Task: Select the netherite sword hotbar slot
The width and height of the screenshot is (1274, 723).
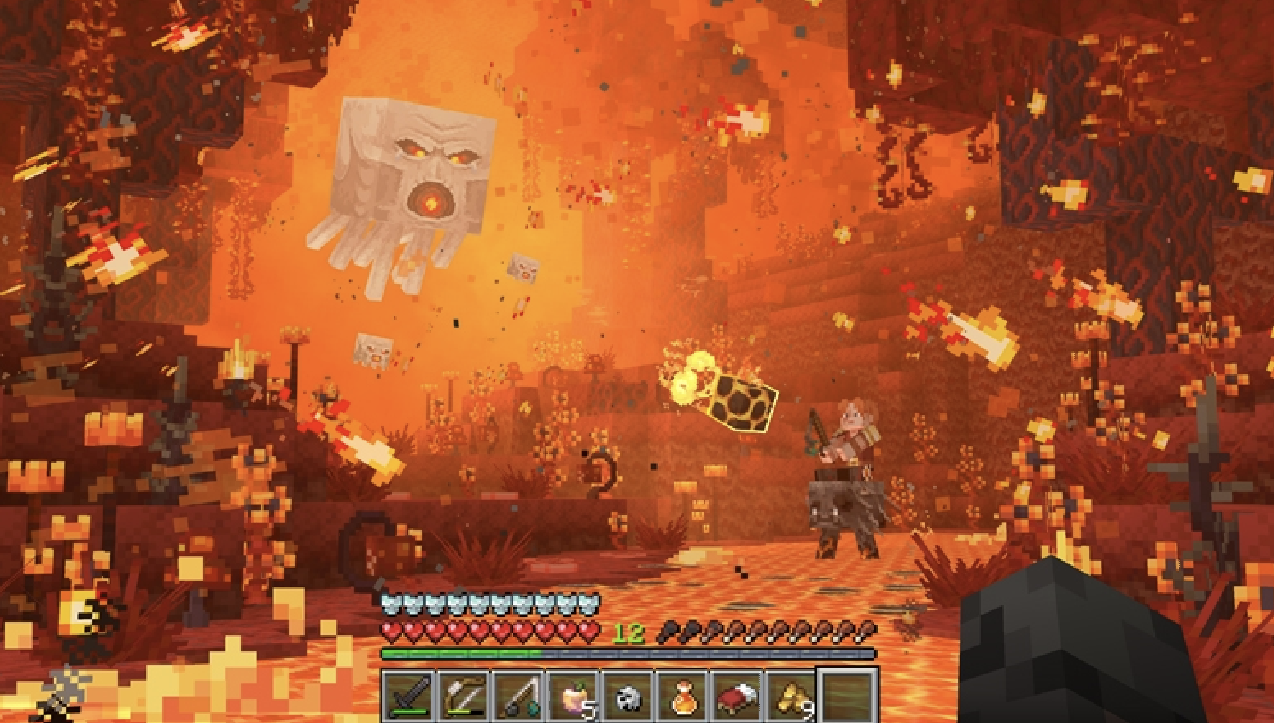Action: click(409, 695)
